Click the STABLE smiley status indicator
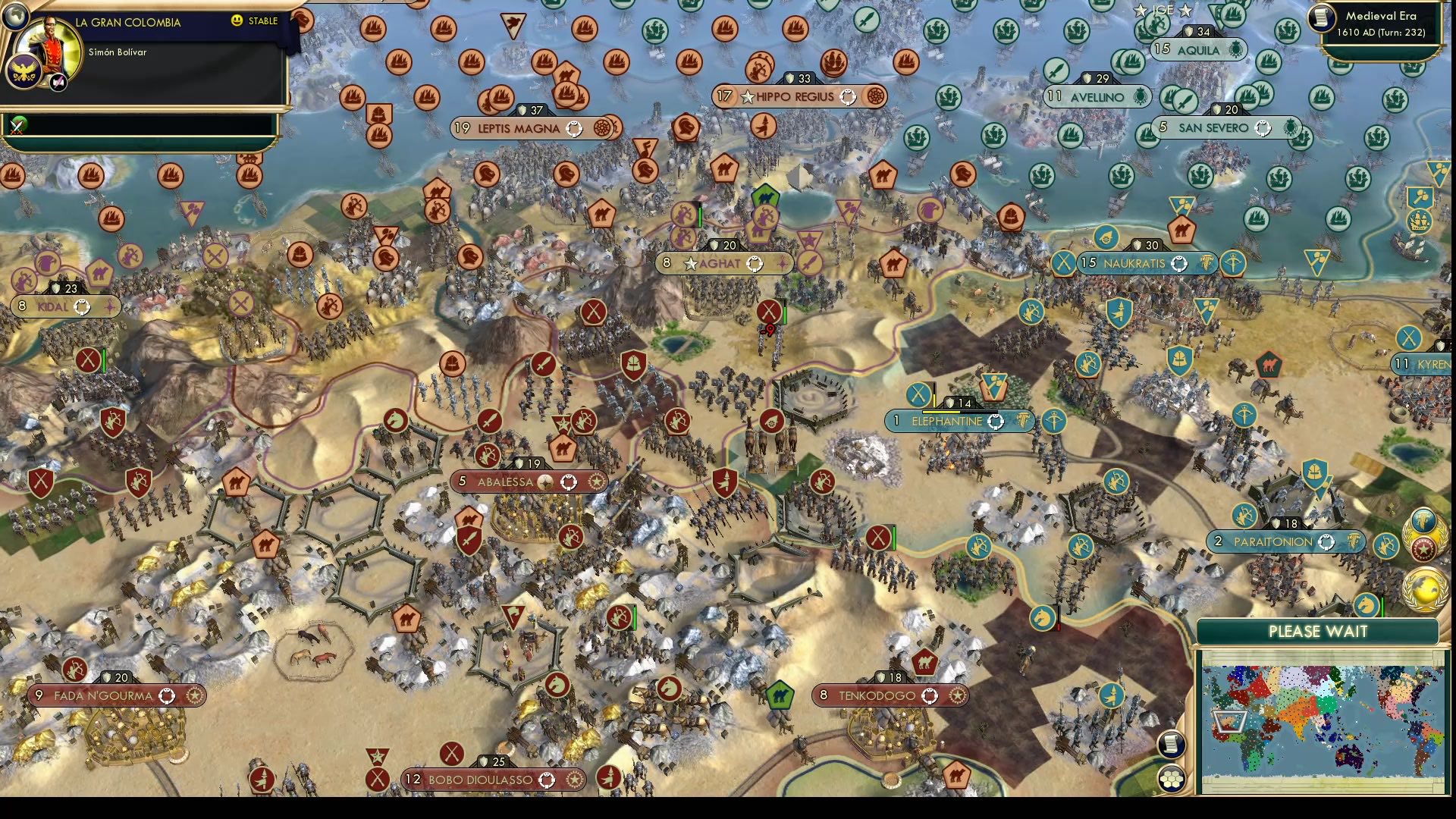1456x819 pixels. click(x=237, y=22)
